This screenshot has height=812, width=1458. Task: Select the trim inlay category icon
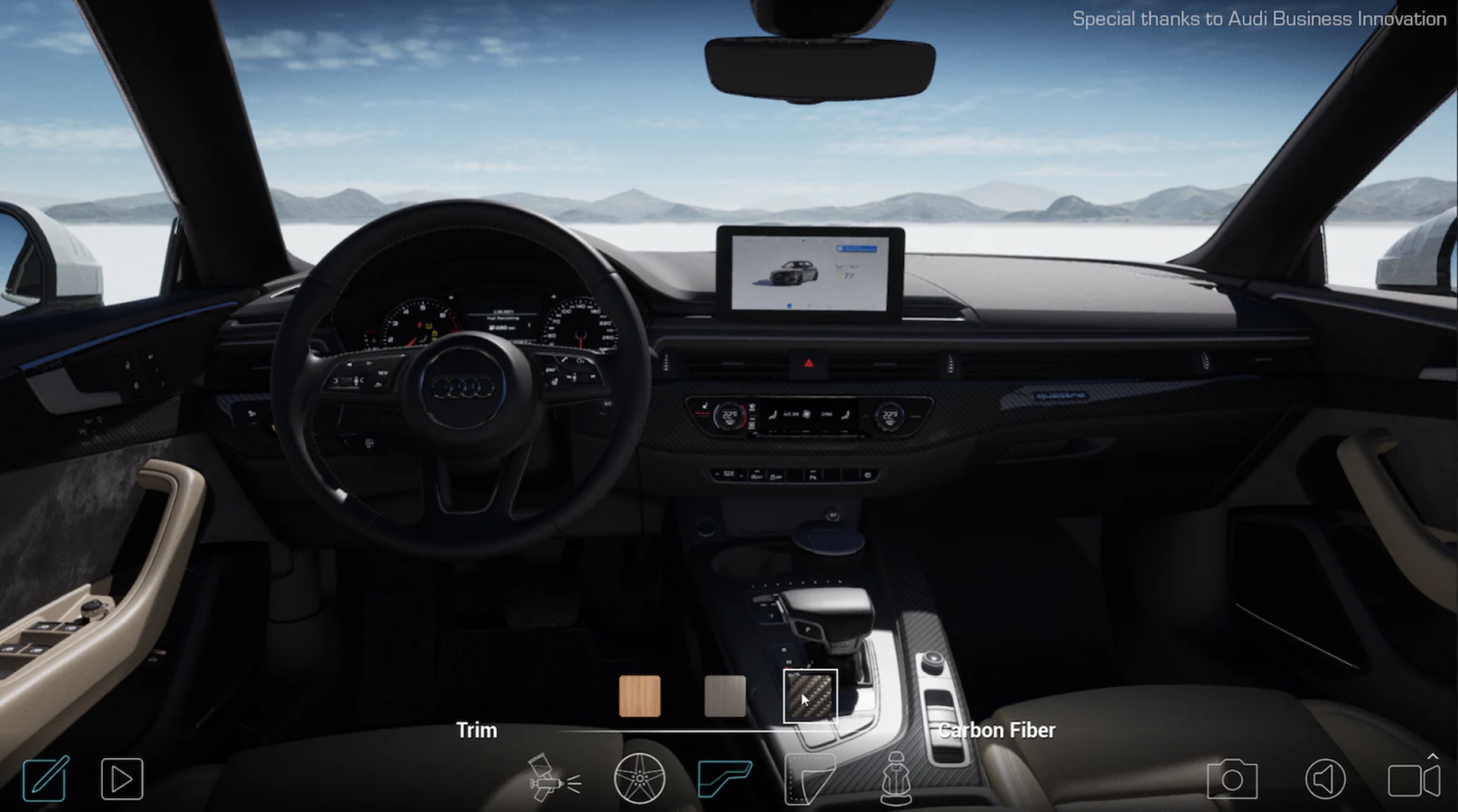(725, 779)
